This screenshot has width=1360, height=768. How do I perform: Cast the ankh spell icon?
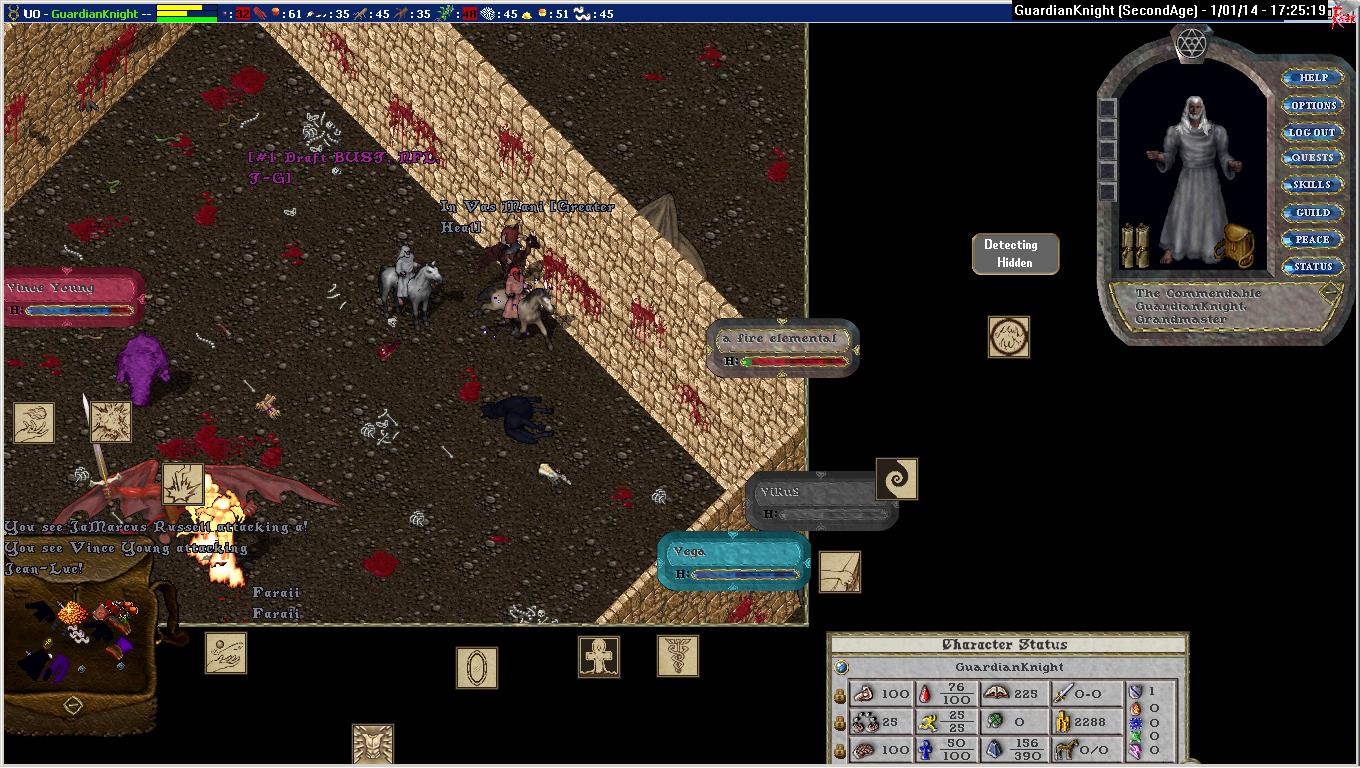point(598,657)
